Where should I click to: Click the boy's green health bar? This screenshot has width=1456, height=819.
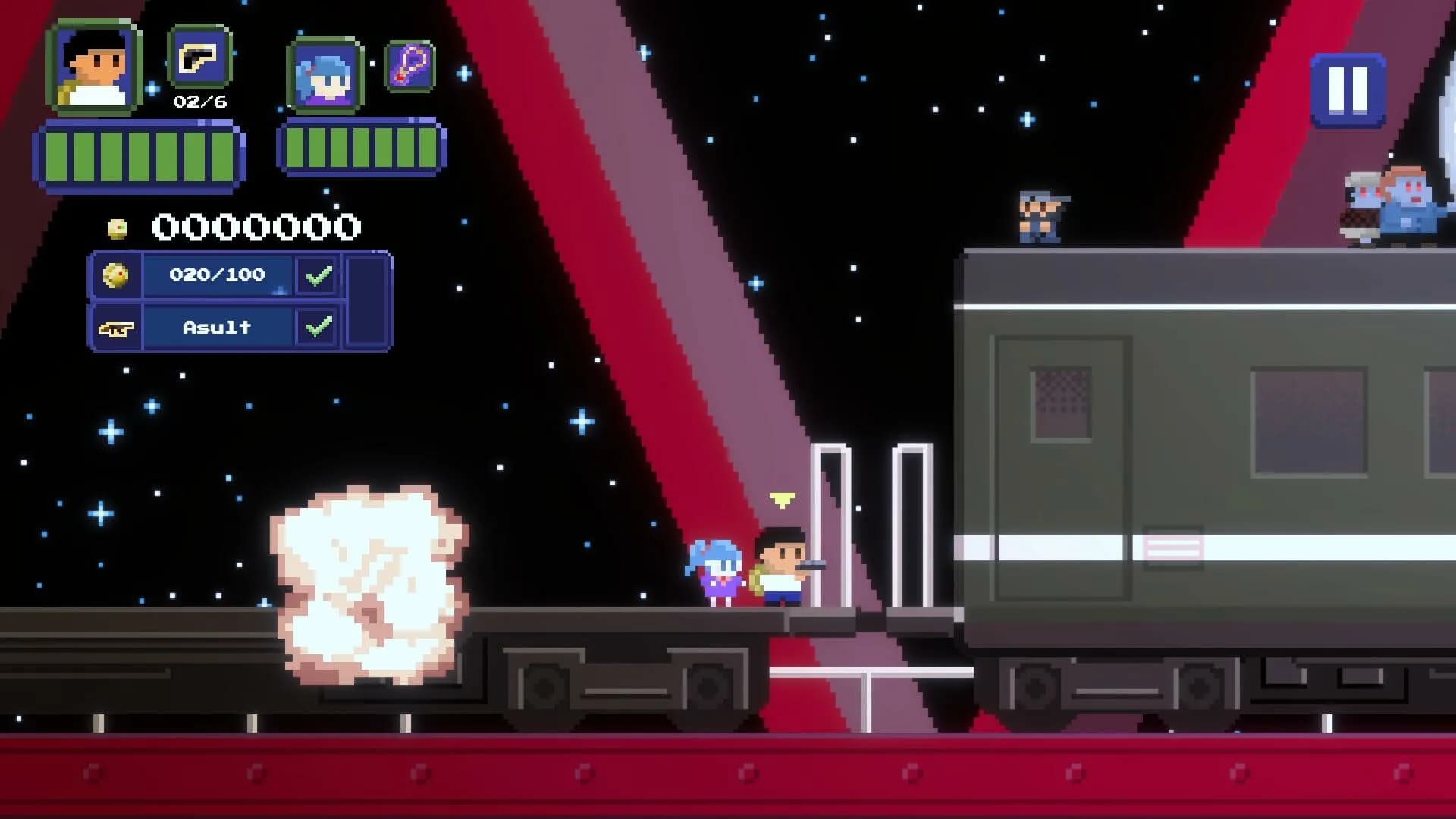click(140, 155)
